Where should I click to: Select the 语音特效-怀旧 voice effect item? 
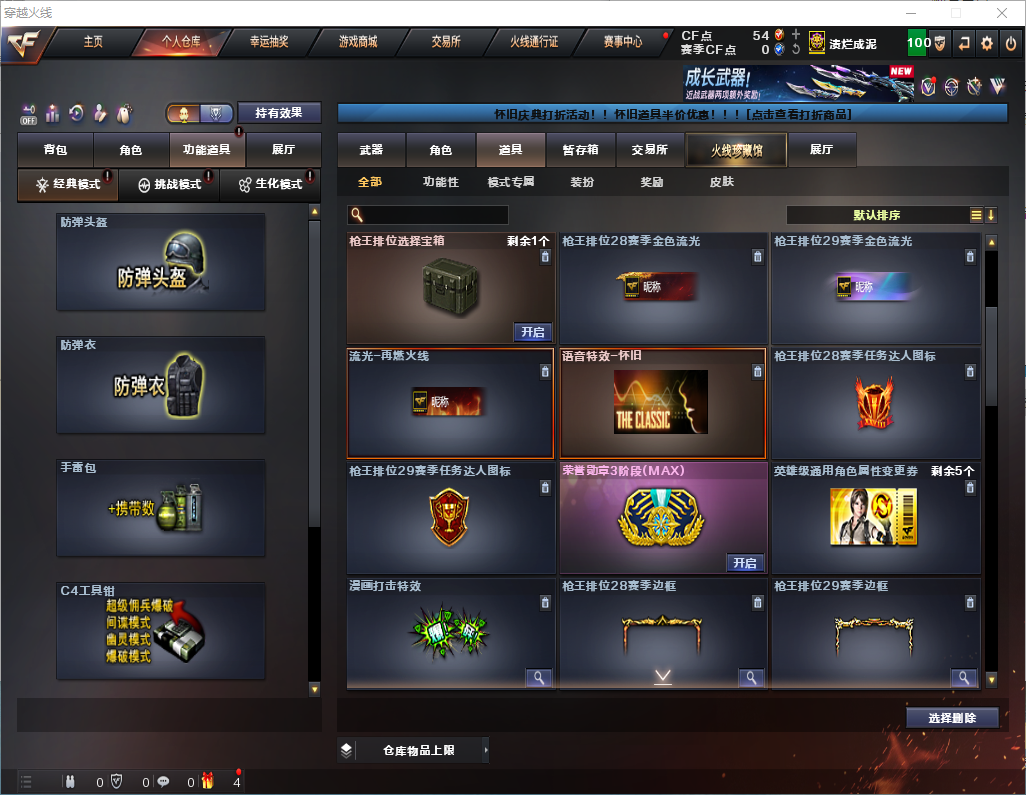662,402
